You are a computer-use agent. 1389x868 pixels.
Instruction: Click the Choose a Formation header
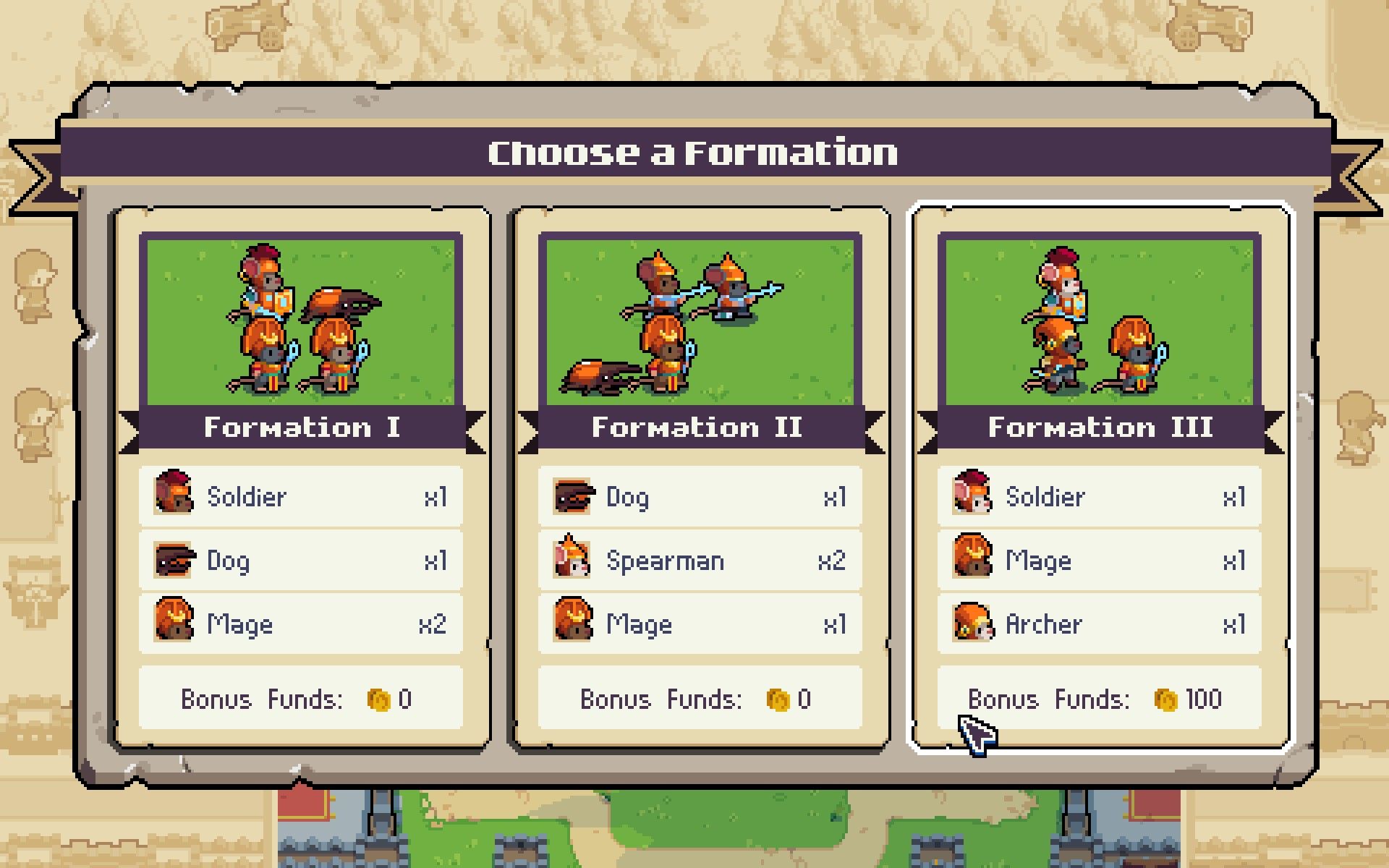click(x=693, y=152)
